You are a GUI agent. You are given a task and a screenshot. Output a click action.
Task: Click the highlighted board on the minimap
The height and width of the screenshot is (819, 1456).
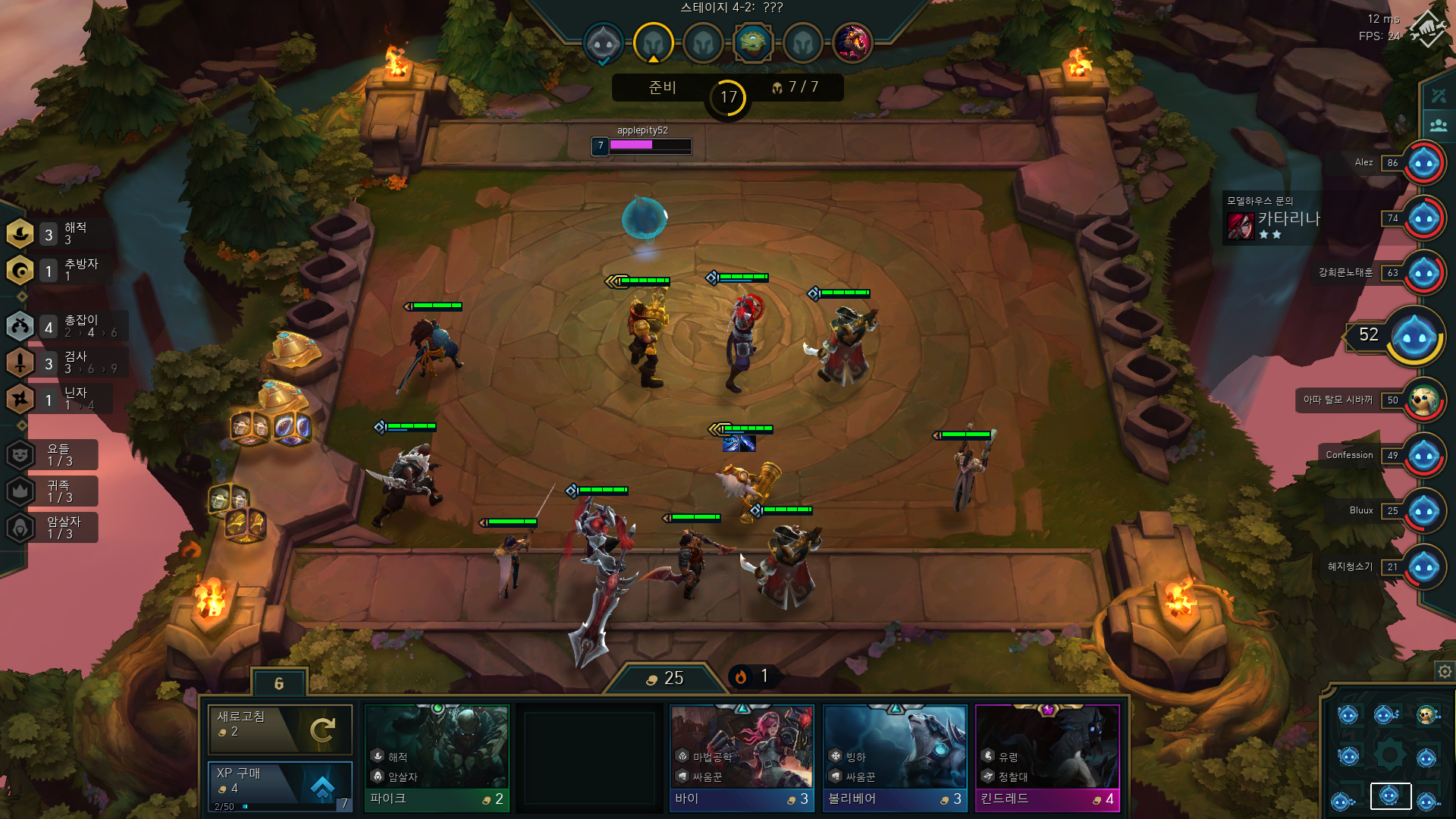pos(1390,795)
